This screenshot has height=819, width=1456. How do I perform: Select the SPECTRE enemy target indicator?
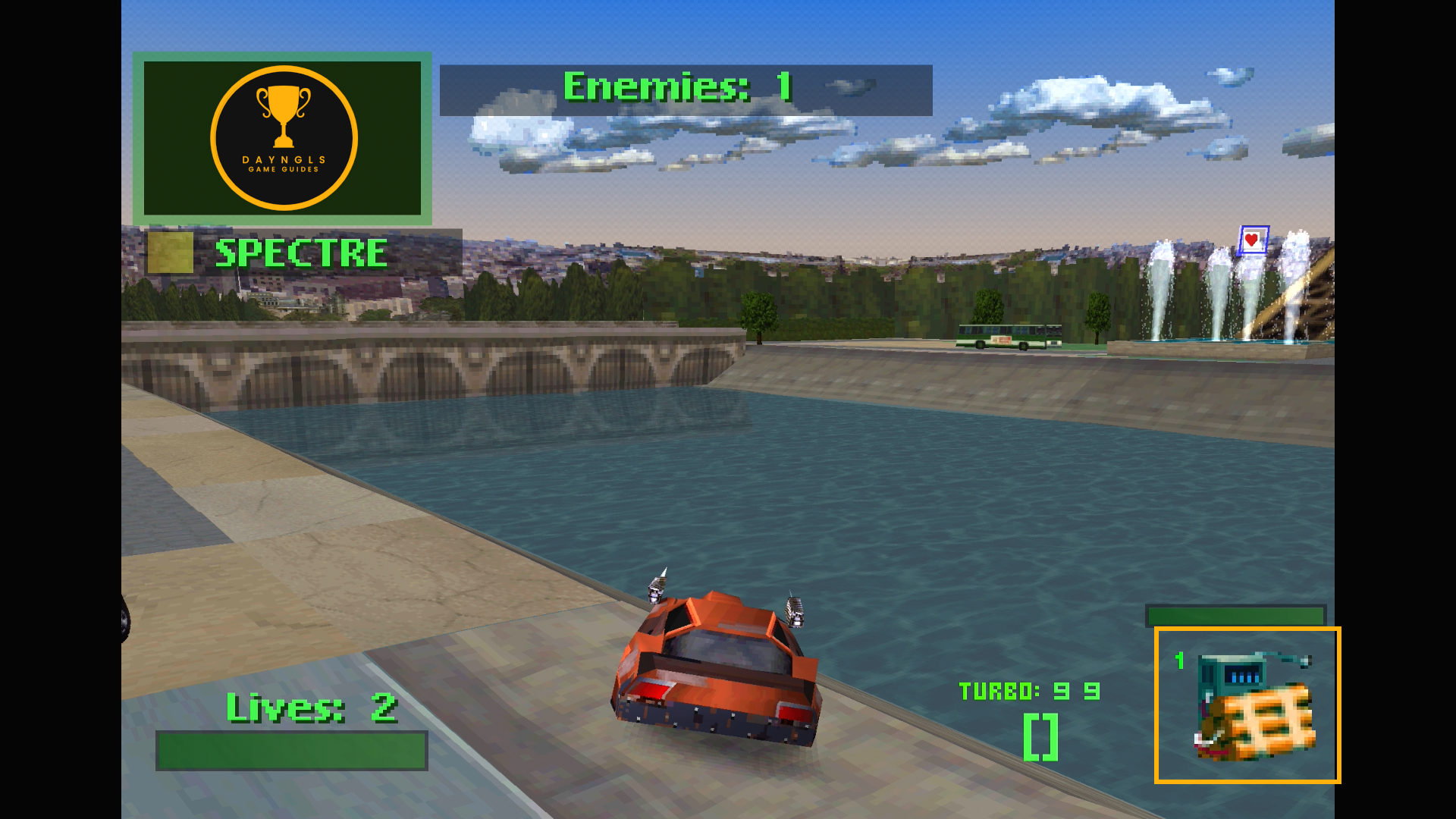click(x=300, y=253)
